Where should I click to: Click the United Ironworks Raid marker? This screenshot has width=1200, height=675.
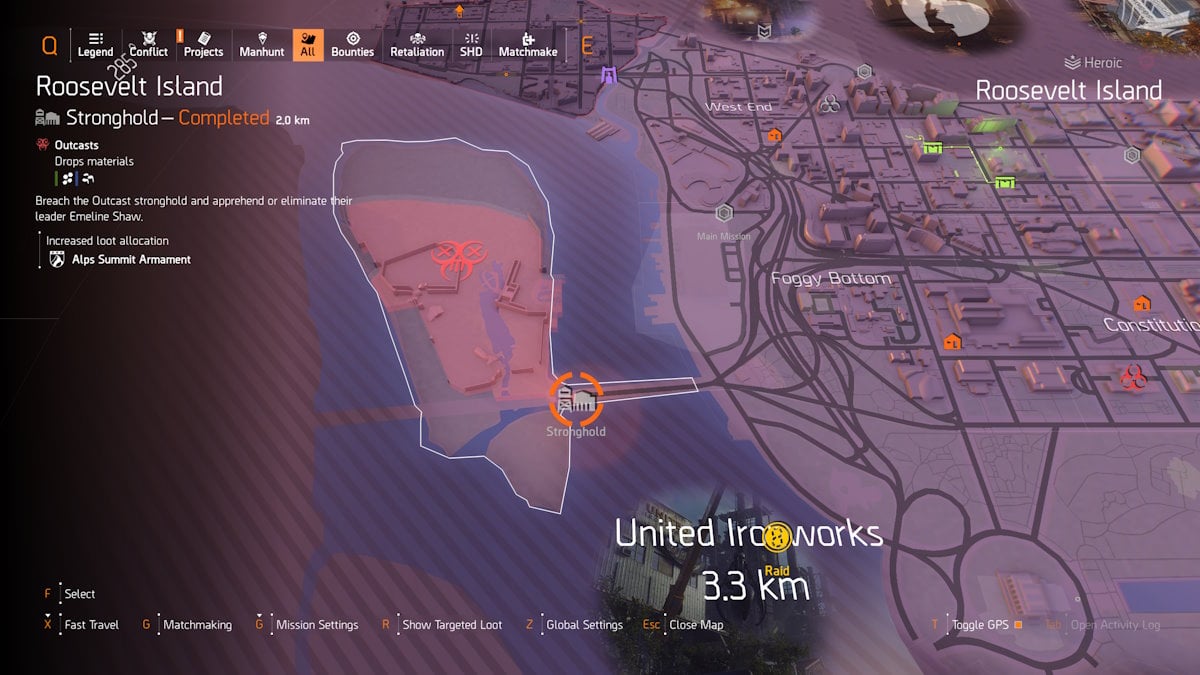(x=777, y=539)
